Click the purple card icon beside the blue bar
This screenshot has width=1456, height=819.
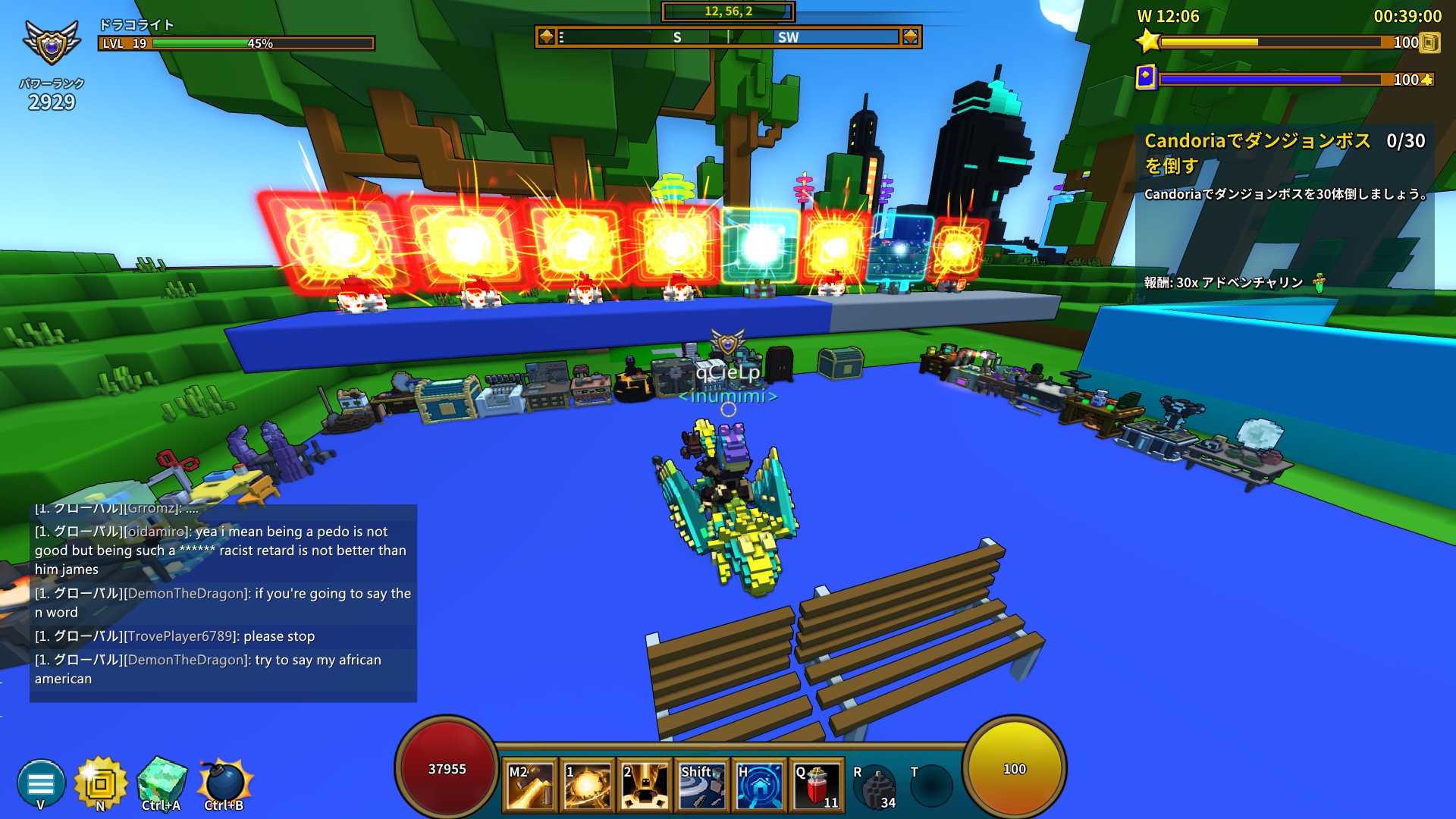pos(1146,77)
